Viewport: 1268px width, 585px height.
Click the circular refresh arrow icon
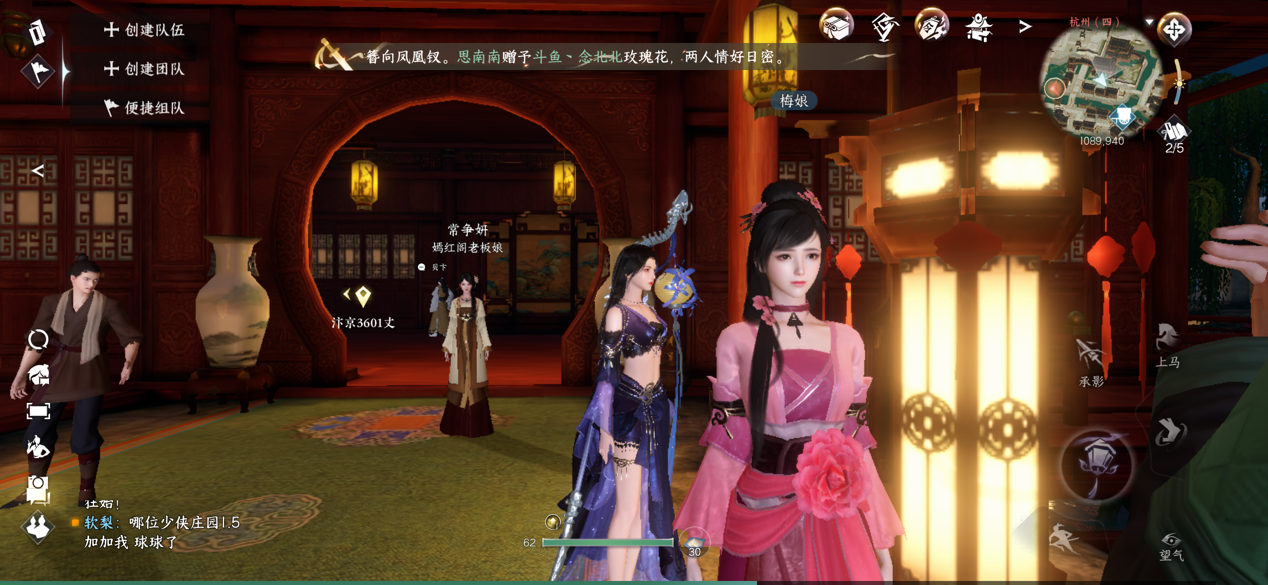(x=38, y=340)
